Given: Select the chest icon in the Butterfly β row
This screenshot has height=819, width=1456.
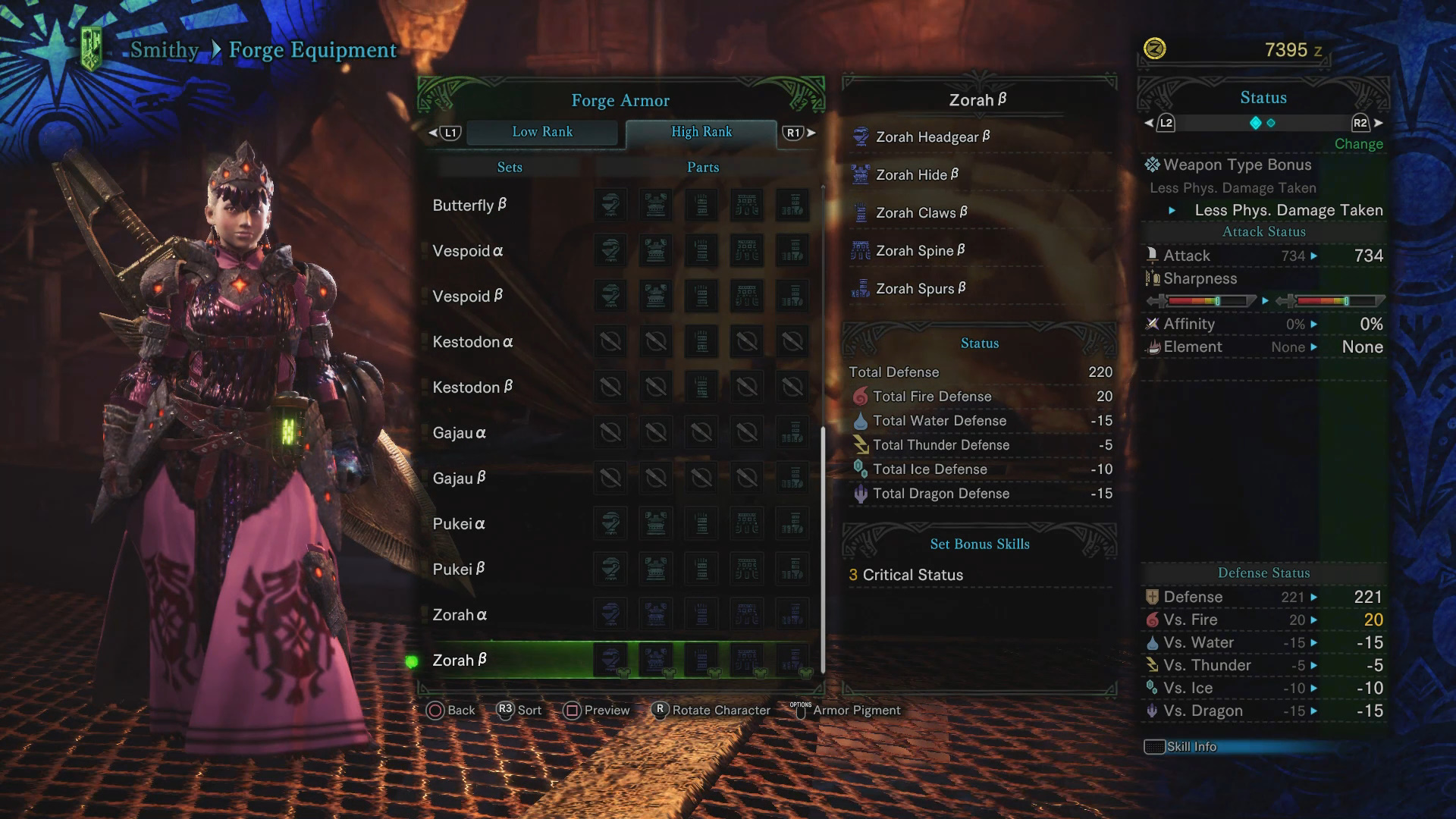Looking at the screenshot, I should tap(656, 205).
